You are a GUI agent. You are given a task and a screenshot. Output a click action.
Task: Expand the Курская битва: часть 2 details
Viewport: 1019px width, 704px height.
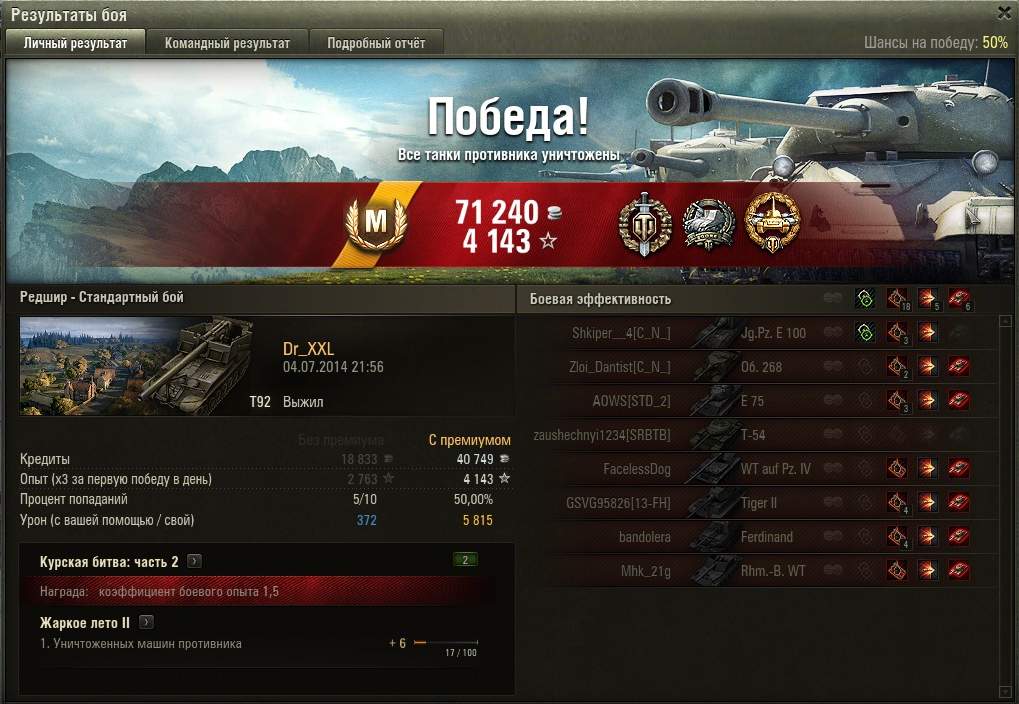[x=195, y=562]
